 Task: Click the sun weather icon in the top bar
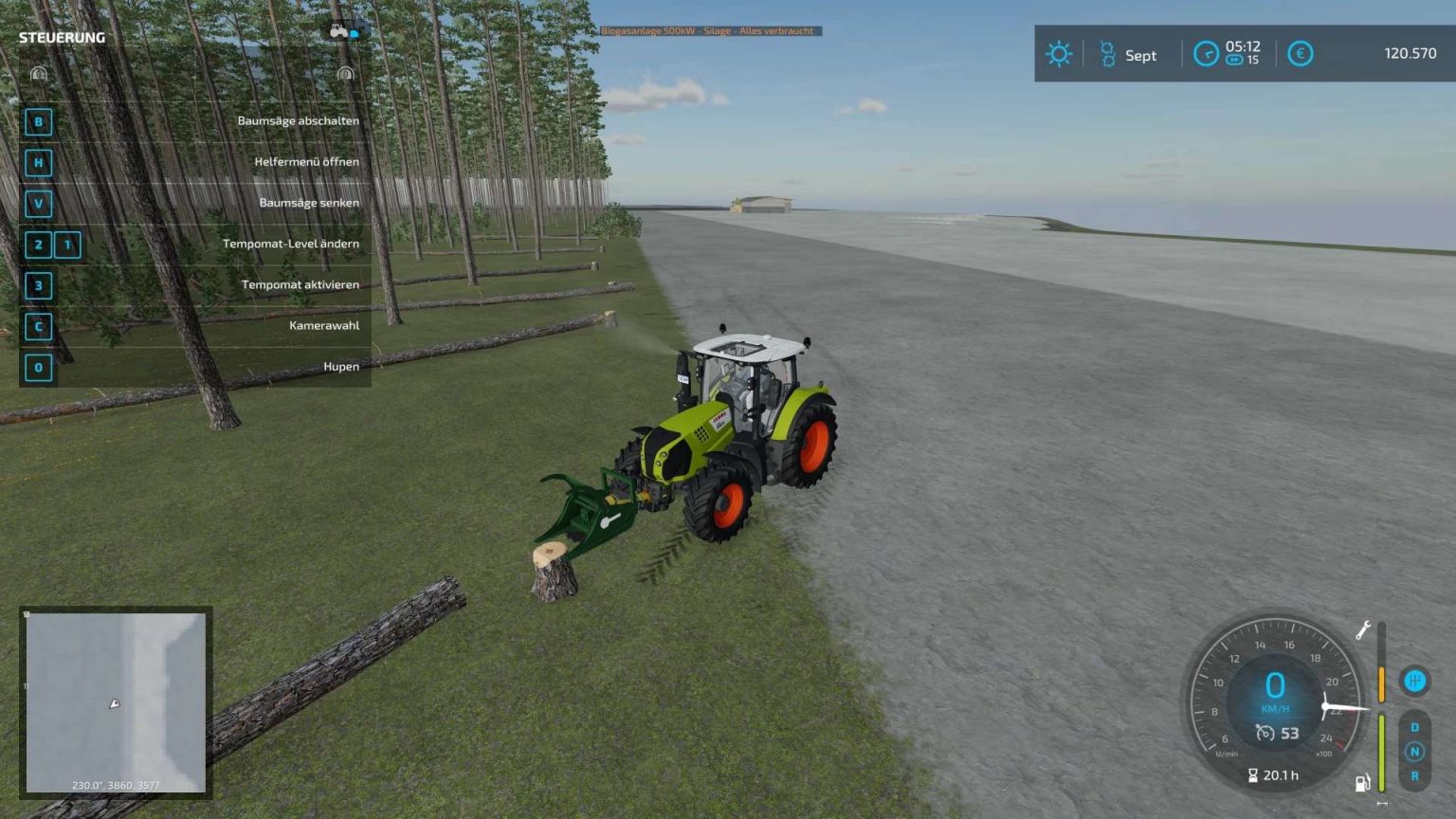coord(1059,53)
